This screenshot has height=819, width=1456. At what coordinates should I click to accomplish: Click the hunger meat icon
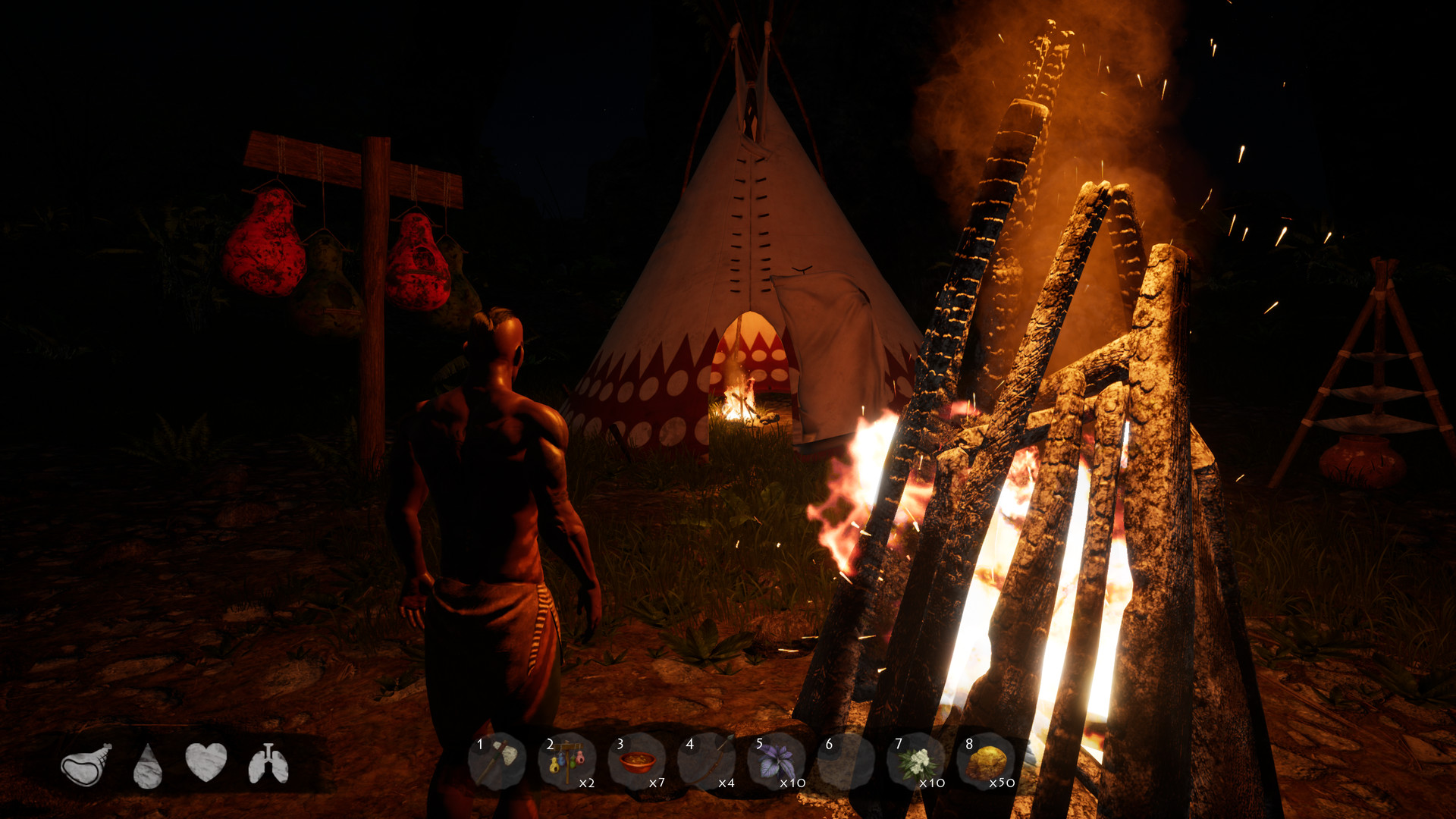[x=83, y=762]
